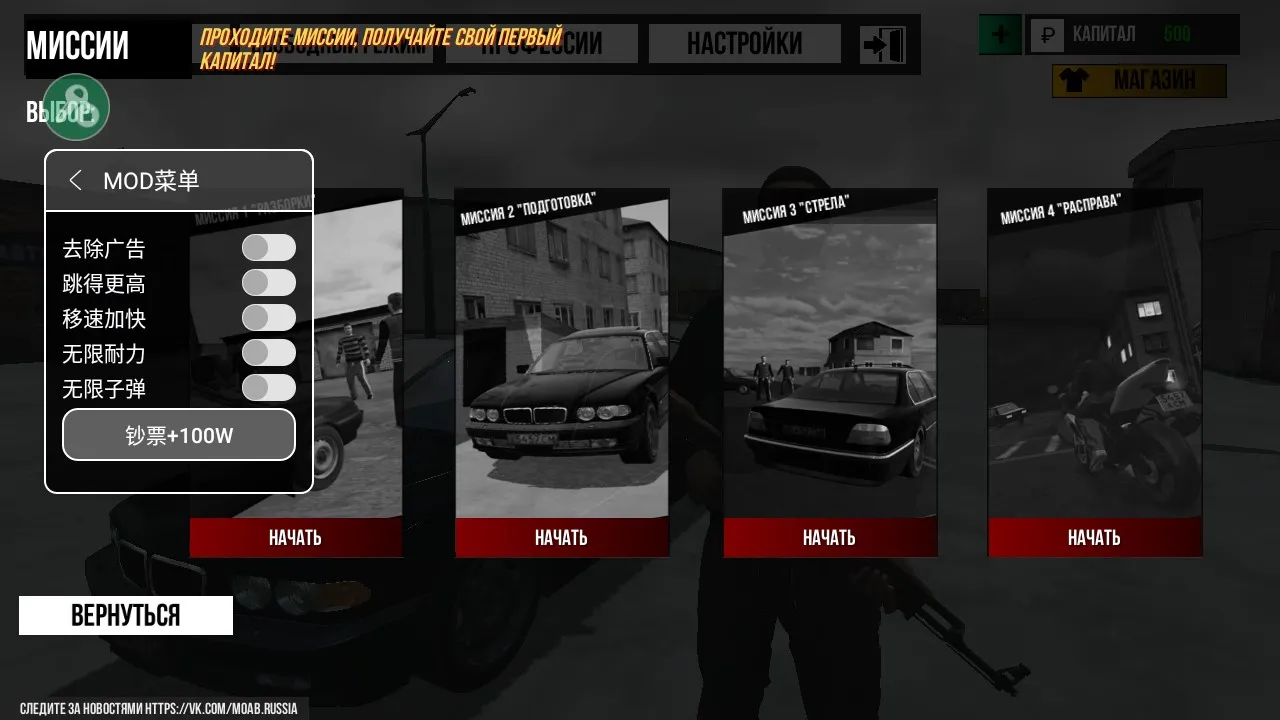Begin mission 3 "Стрела"
The image size is (1280, 720).
point(829,538)
